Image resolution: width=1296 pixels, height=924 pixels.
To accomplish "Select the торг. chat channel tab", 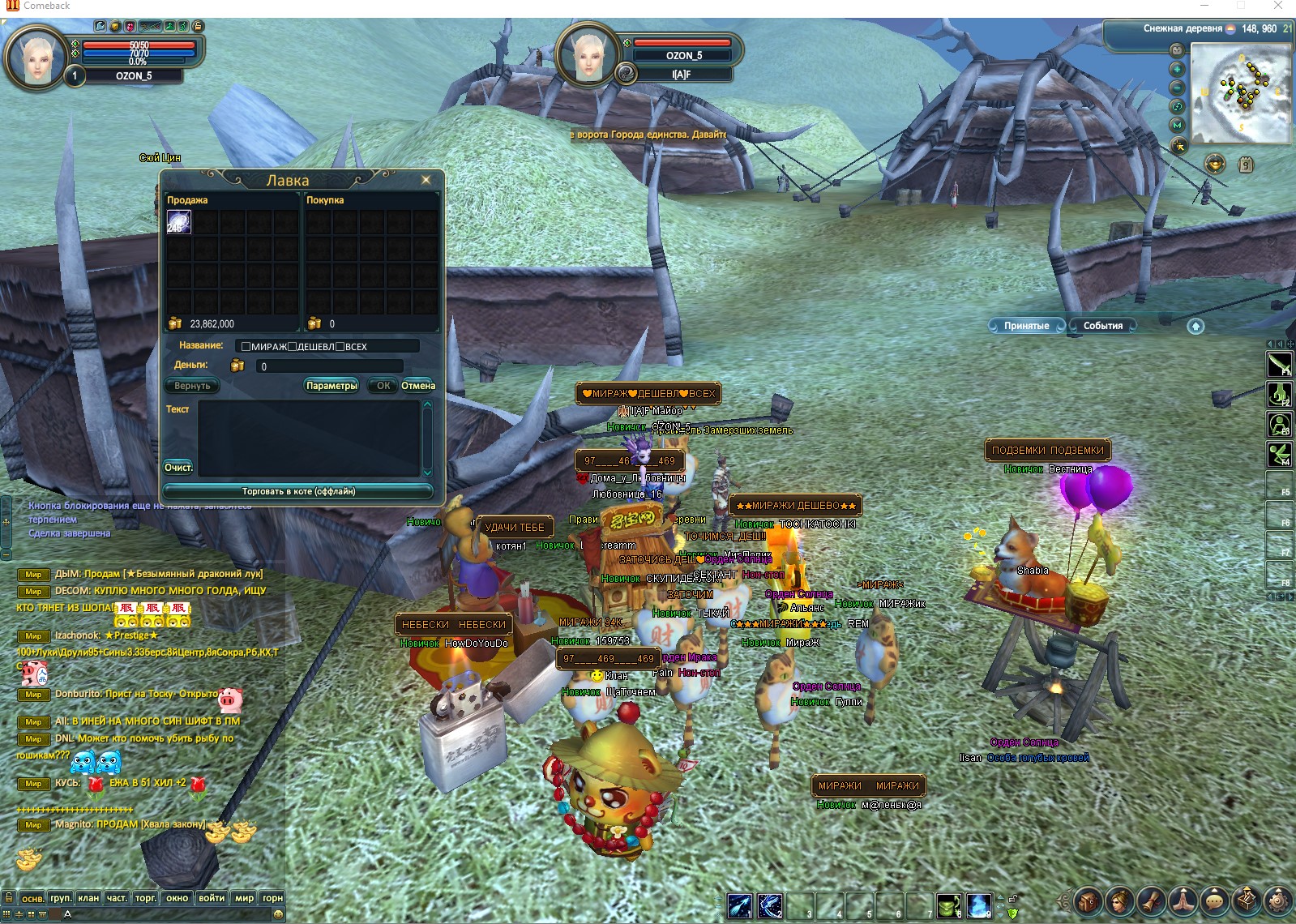I will [x=146, y=898].
